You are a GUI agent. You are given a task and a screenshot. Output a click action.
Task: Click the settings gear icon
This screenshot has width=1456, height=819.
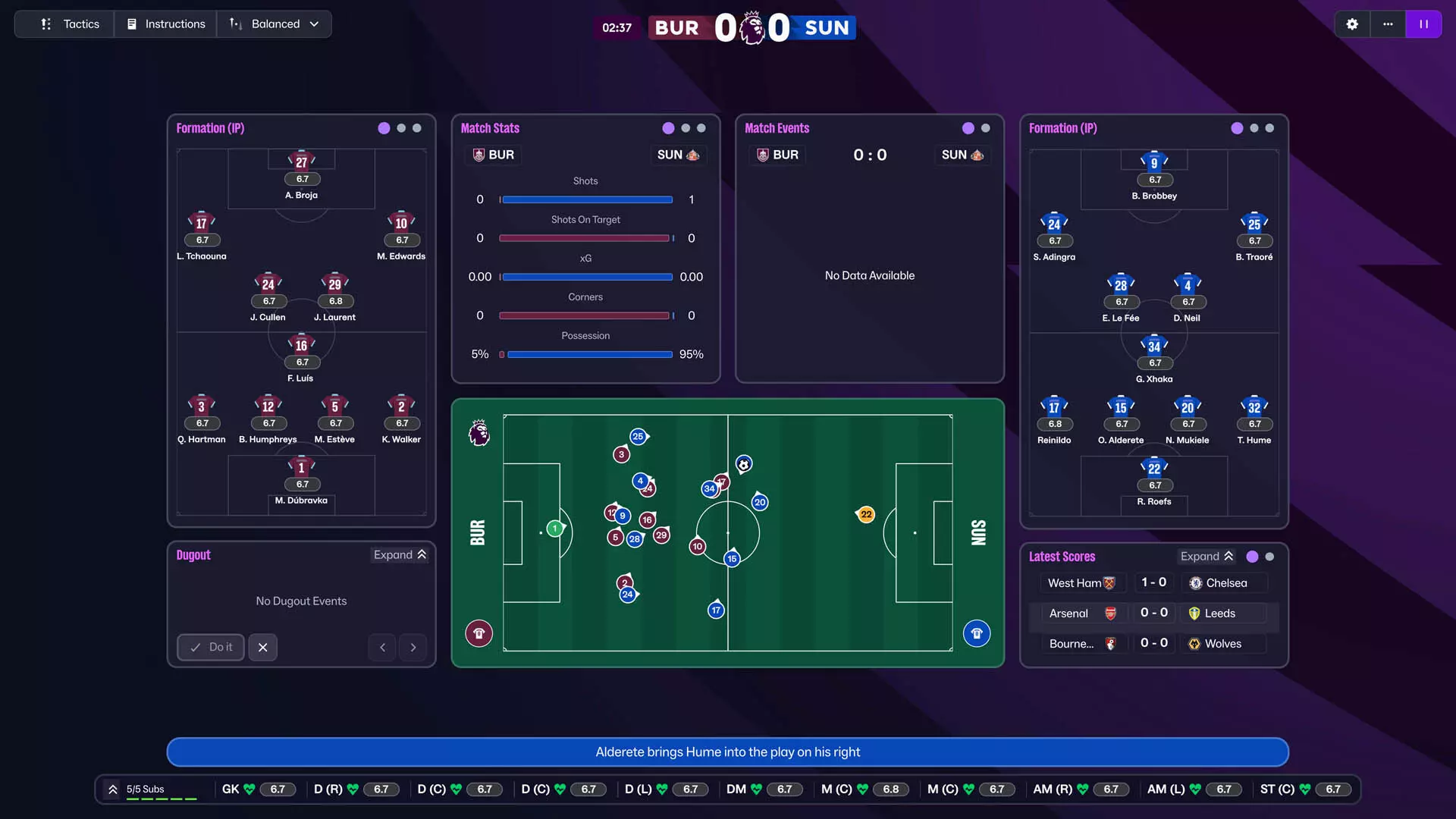1352,24
